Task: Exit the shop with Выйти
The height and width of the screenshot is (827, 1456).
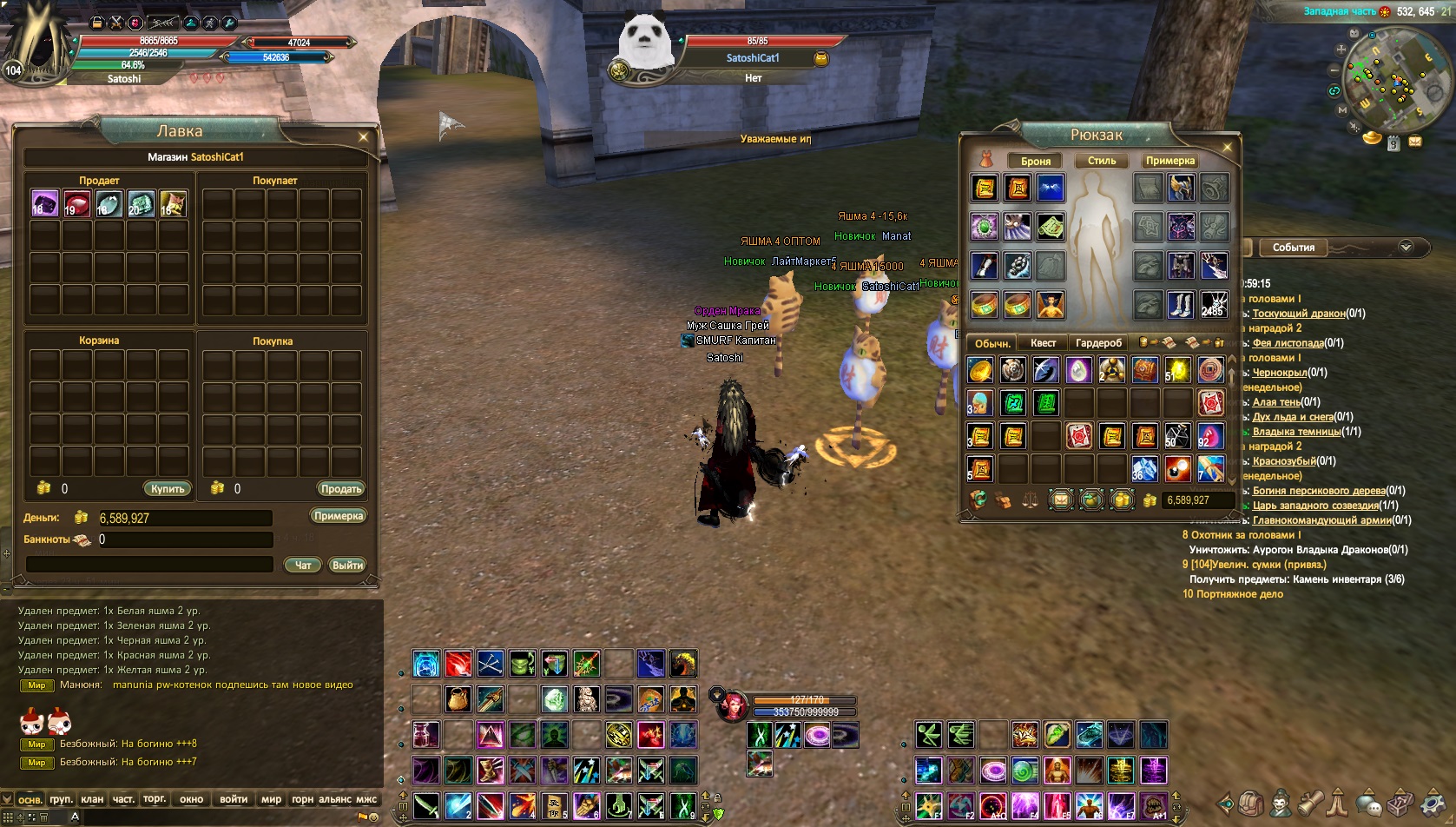Action: (347, 565)
